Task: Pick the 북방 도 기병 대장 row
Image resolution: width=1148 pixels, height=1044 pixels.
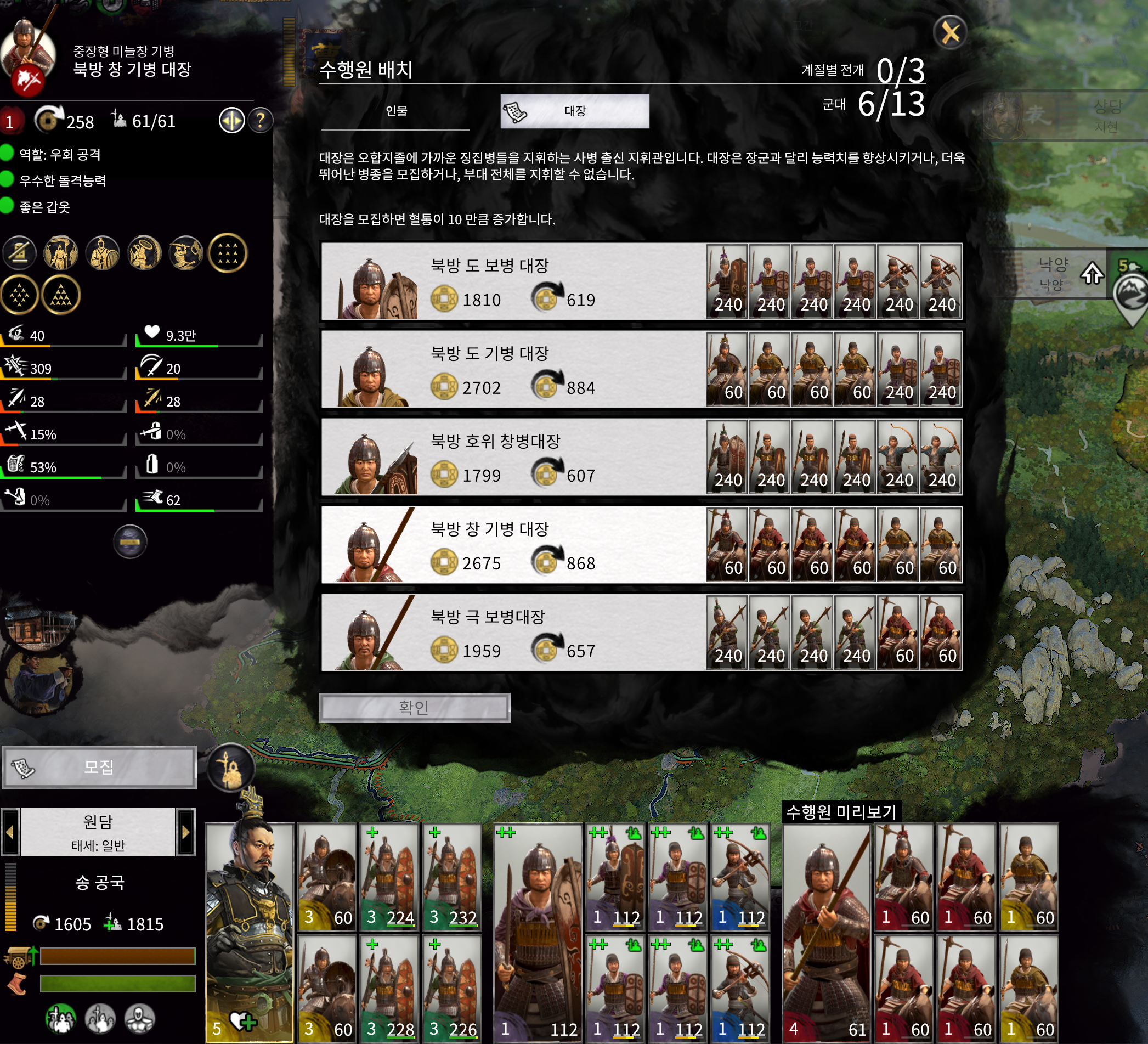Action: pos(512,369)
